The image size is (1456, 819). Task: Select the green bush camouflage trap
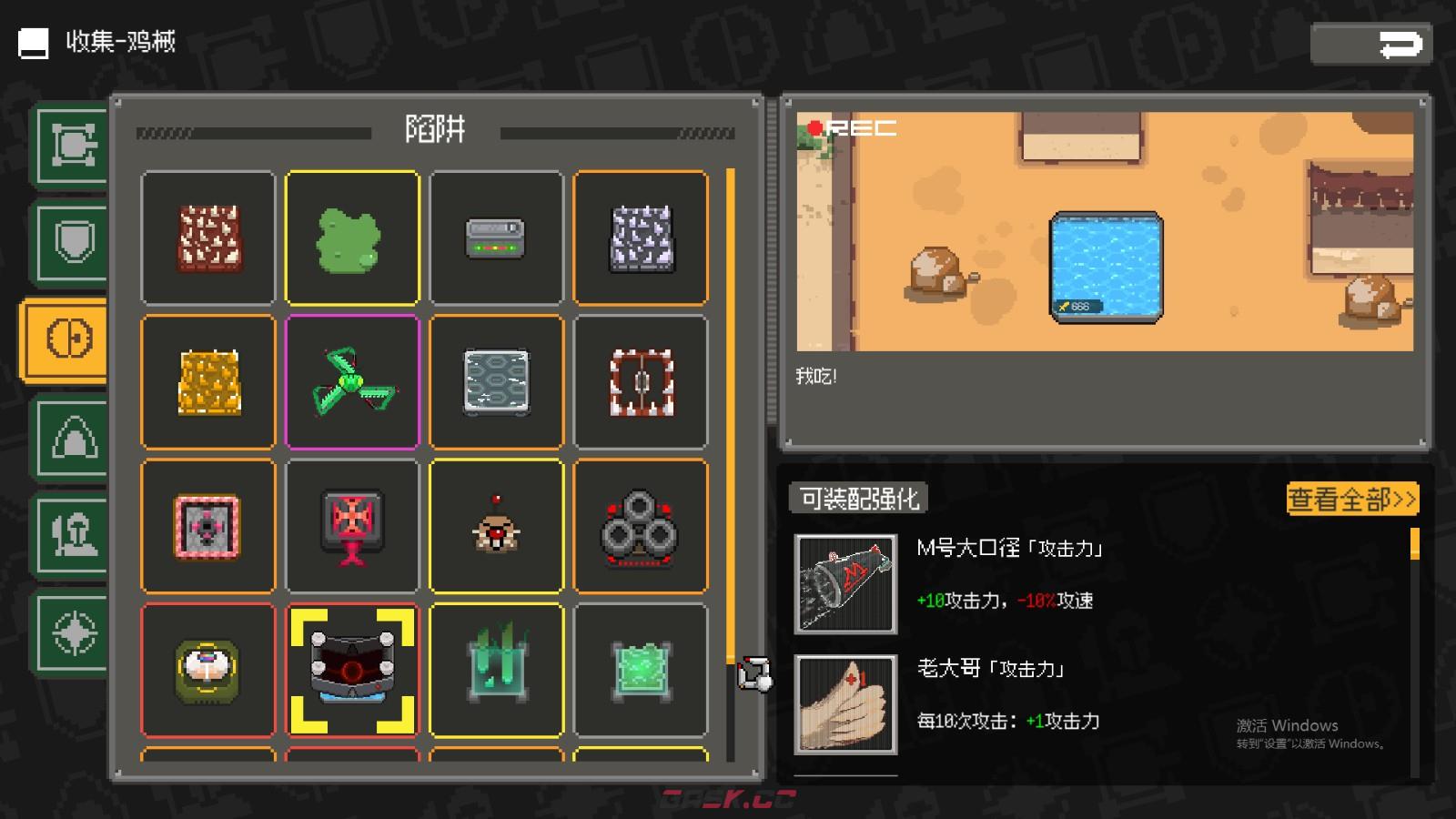coord(352,238)
